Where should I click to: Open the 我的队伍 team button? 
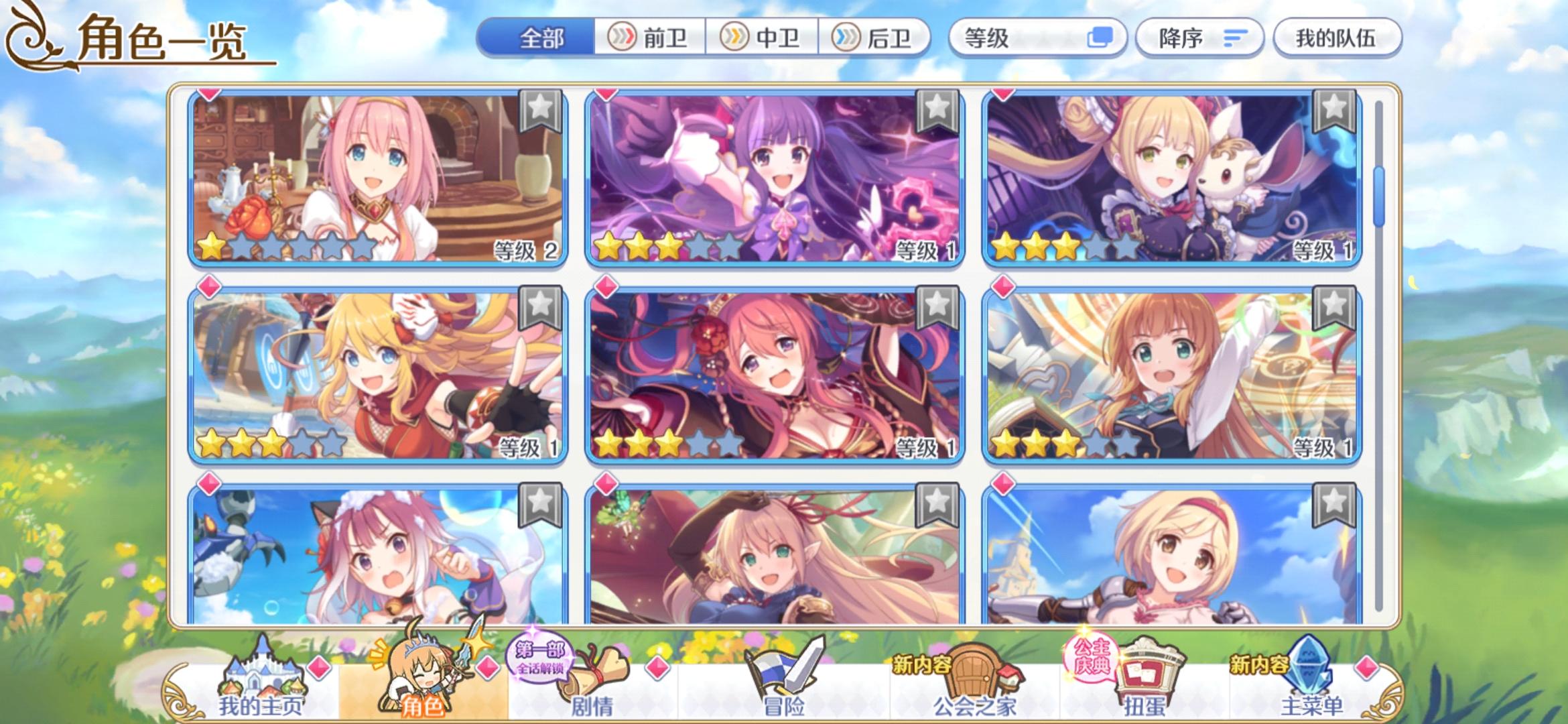coord(1336,38)
